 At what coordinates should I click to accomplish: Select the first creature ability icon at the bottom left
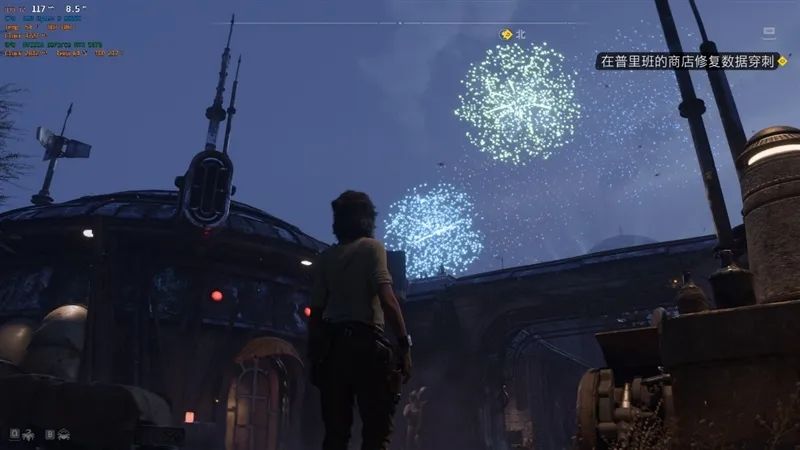click(x=30, y=434)
